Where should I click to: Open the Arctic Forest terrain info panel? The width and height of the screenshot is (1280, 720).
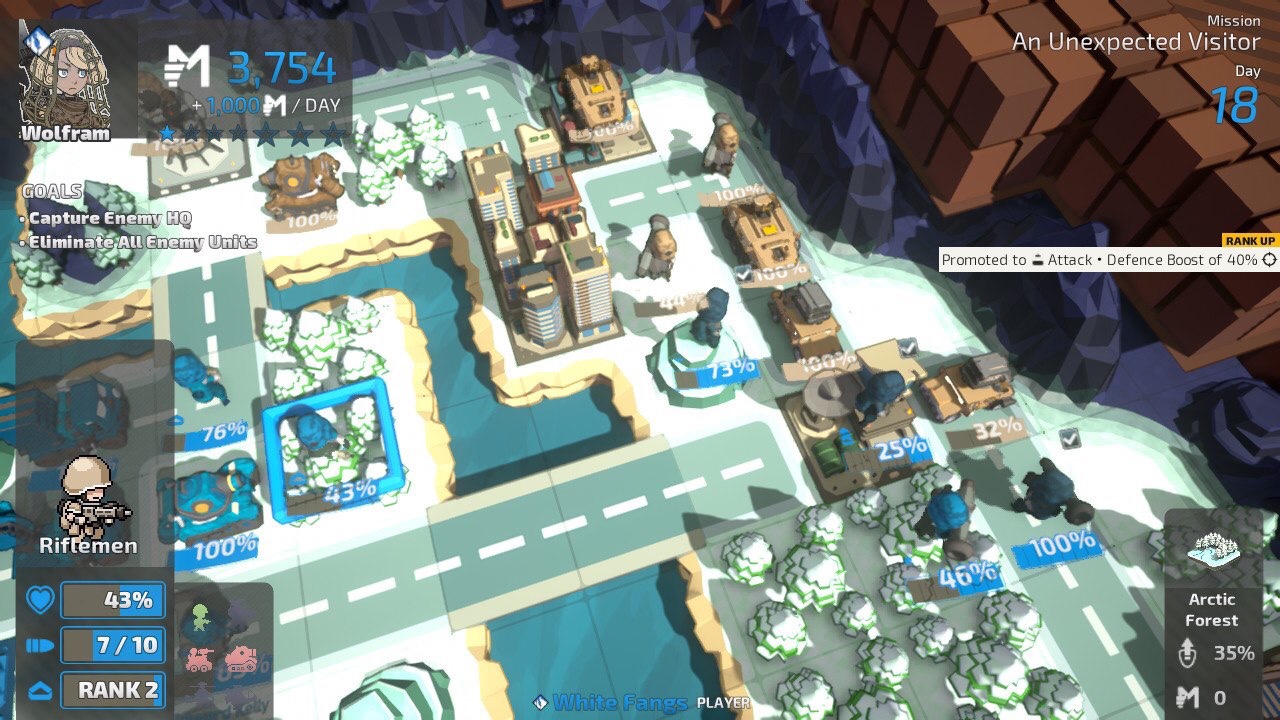1212,612
